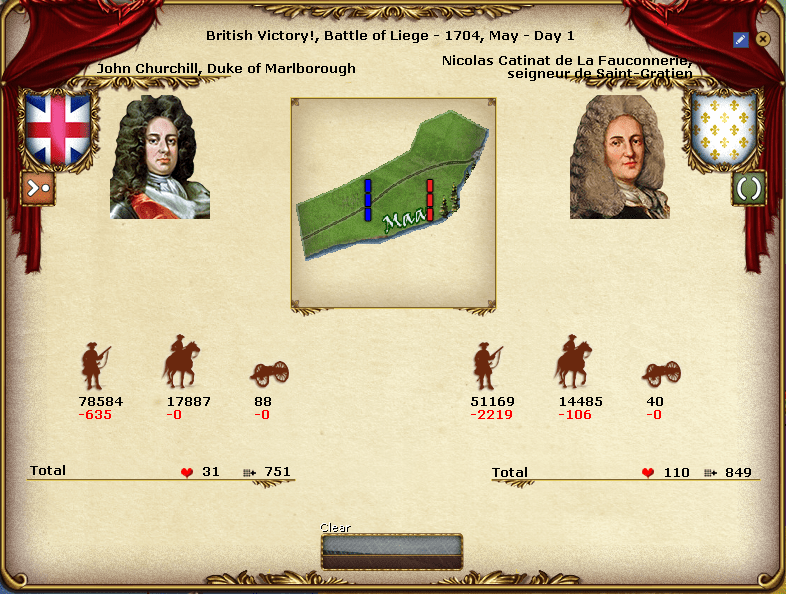Click the Clear weather panel

[x=392, y=551]
